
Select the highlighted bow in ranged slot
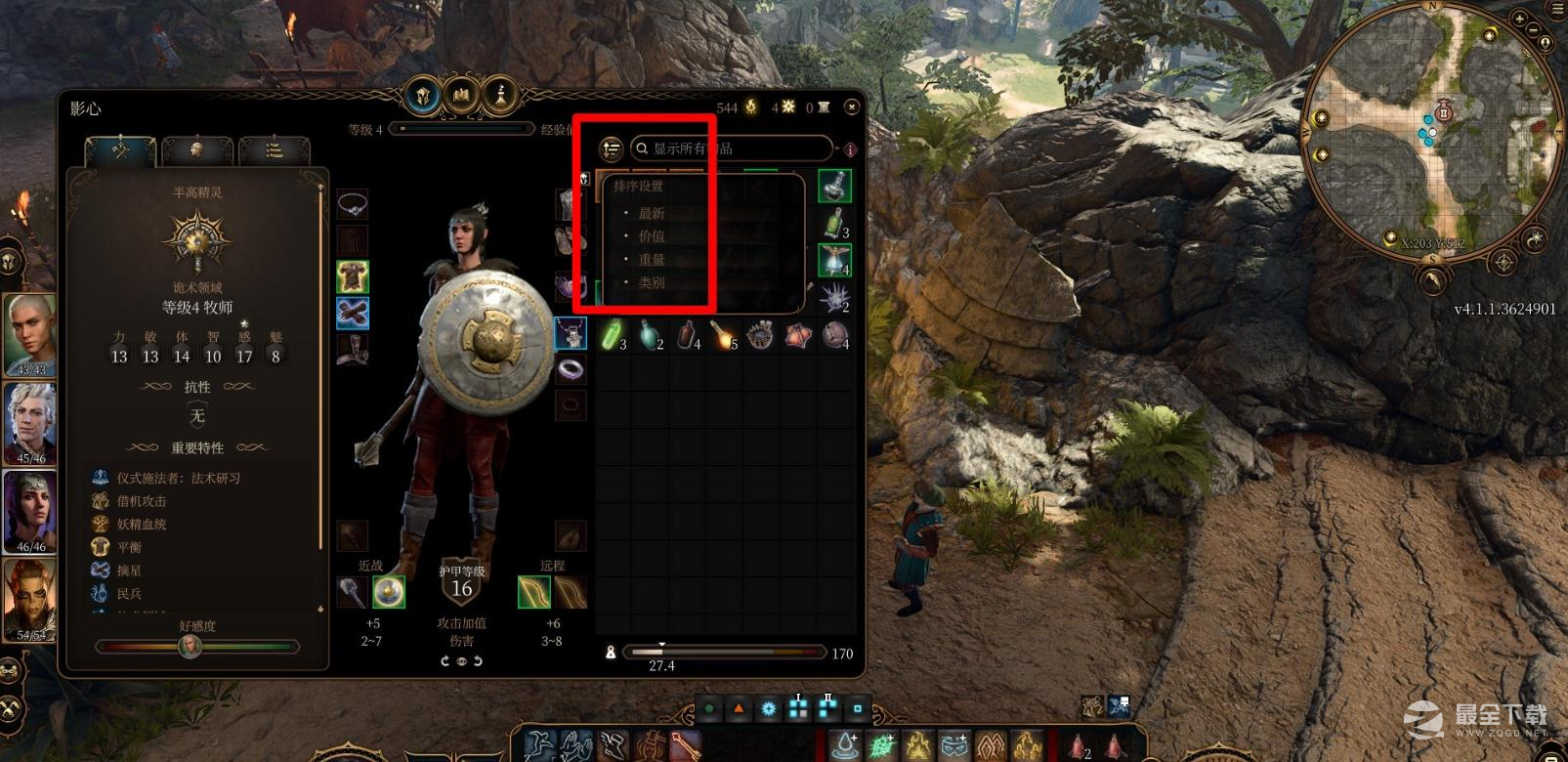[x=533, y=592]
